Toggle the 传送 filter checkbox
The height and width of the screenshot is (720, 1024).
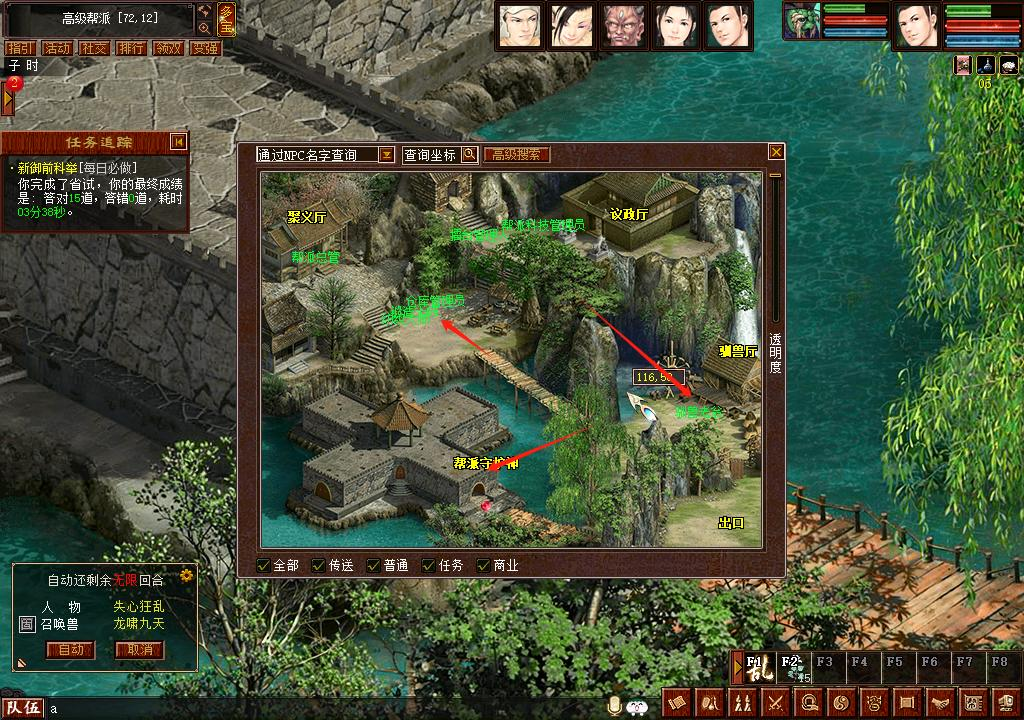[x=319, y=565]
